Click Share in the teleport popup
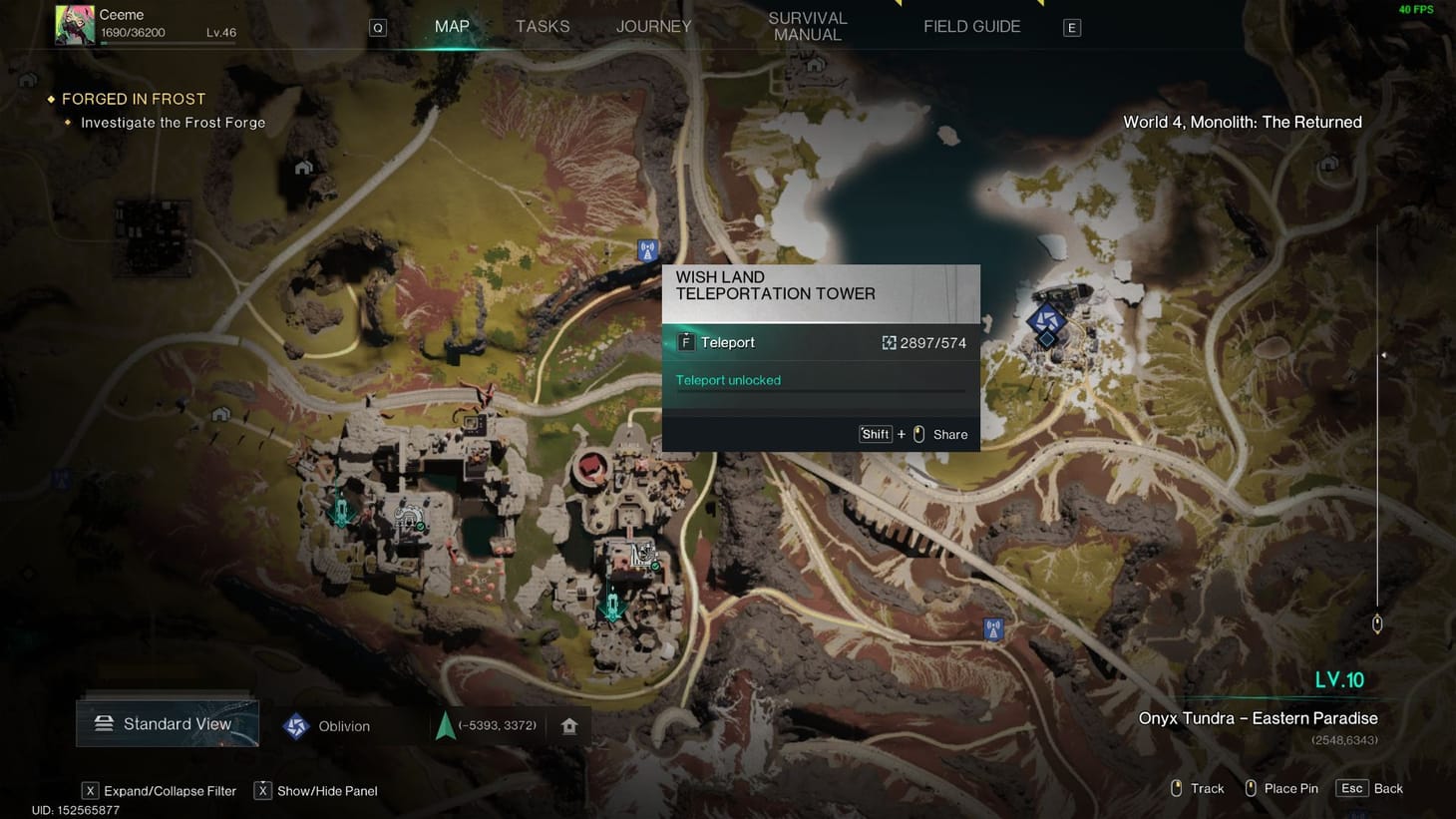 point(950,434)
